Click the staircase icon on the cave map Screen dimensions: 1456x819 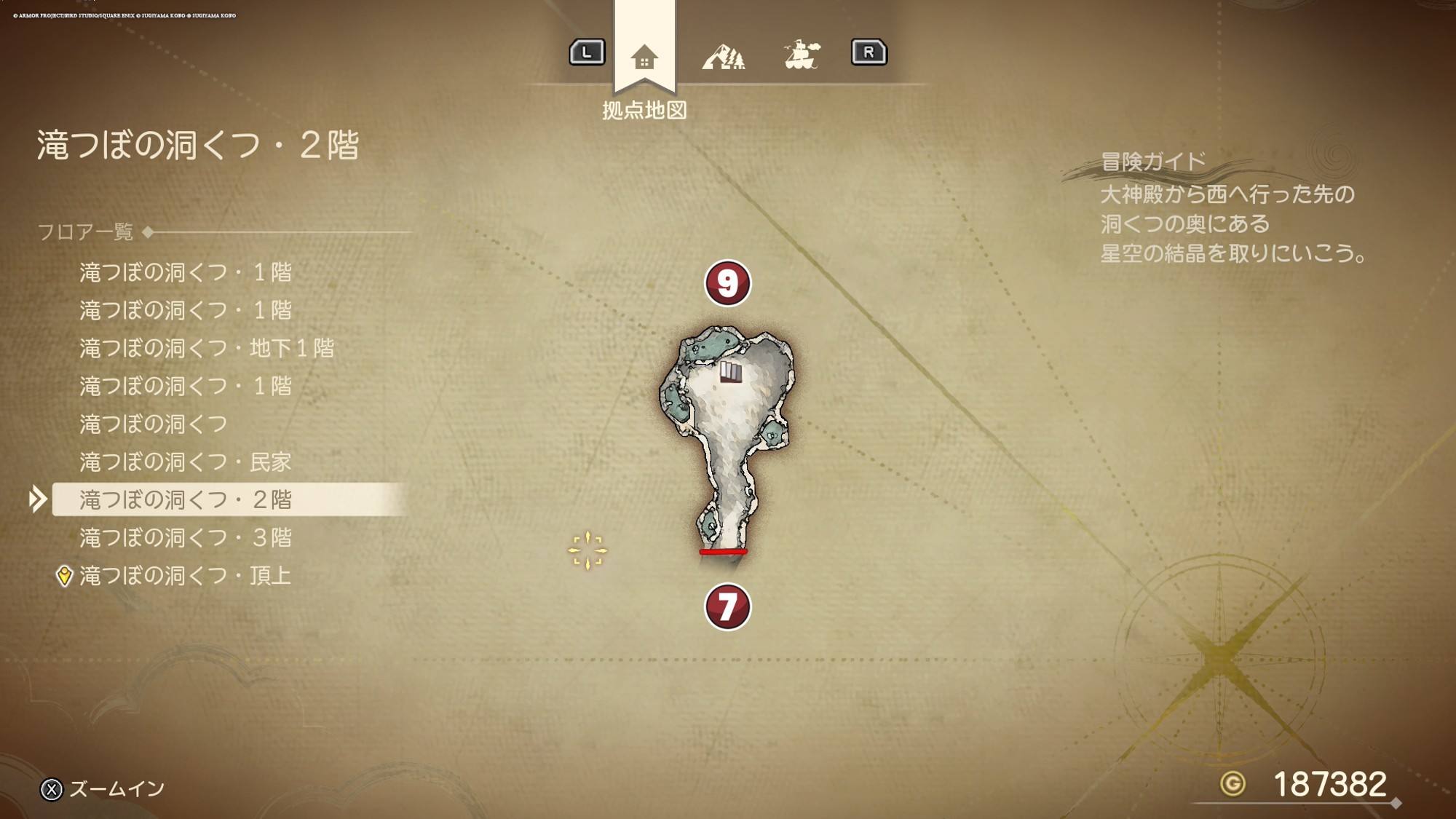731,372
